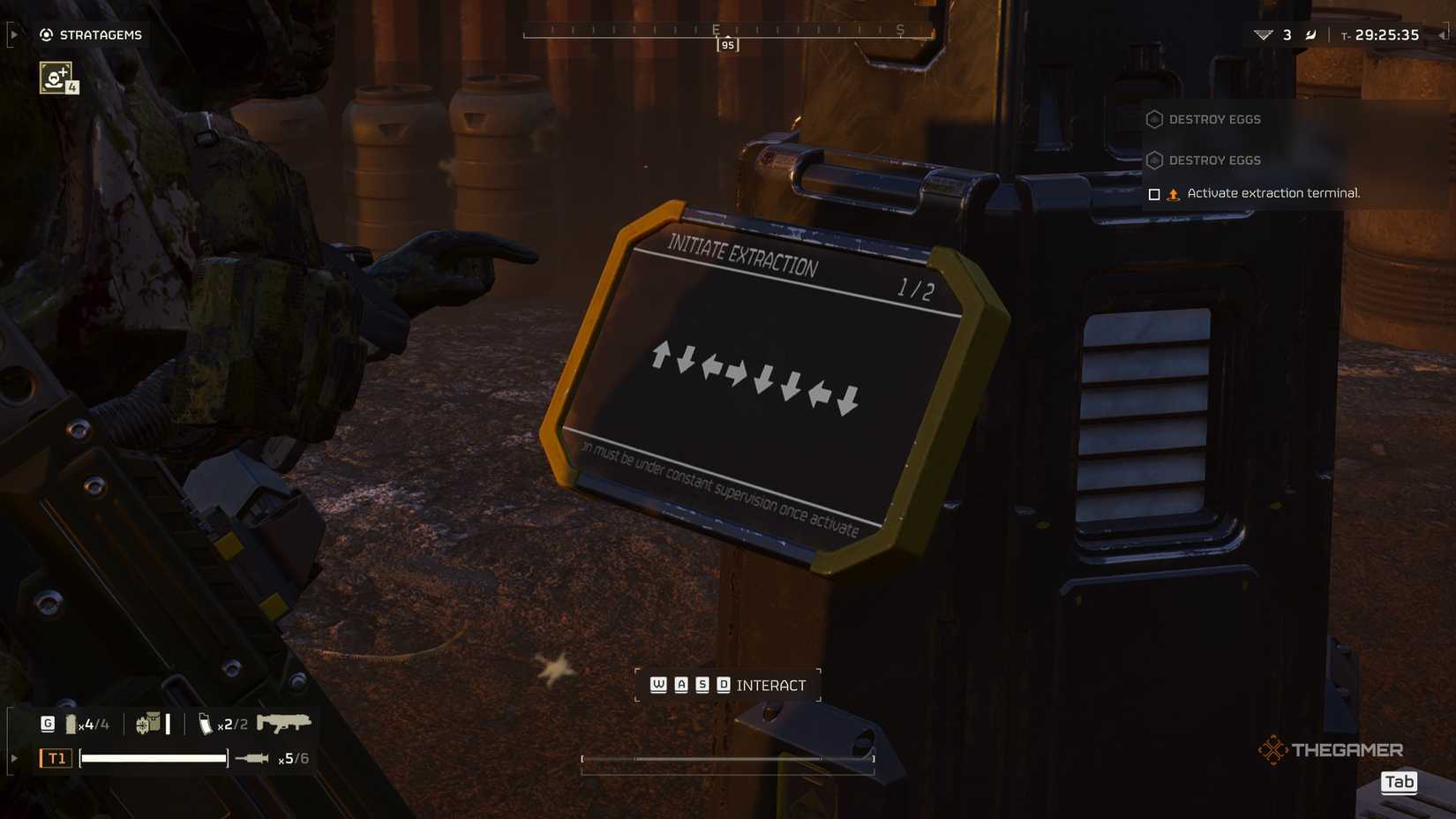Viewport: 1456px width, 819px height.
Task: Check the Activate extraction terminal checkbox
Action: tap(1154, 193)
